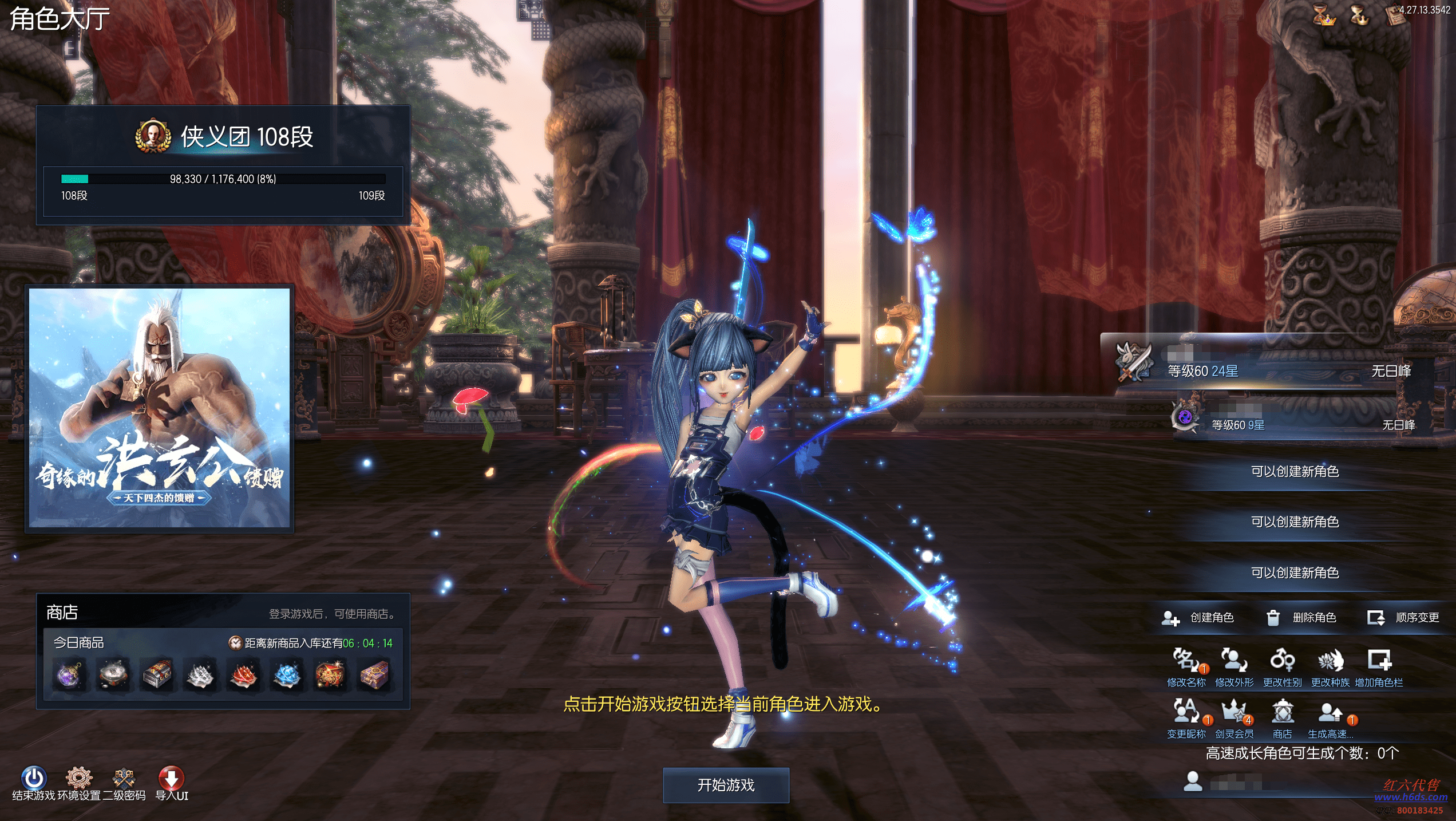Viewport: 1456px width, 821px height.
Task: Click the 结束游戏 power icon
Action: (34, 779)
